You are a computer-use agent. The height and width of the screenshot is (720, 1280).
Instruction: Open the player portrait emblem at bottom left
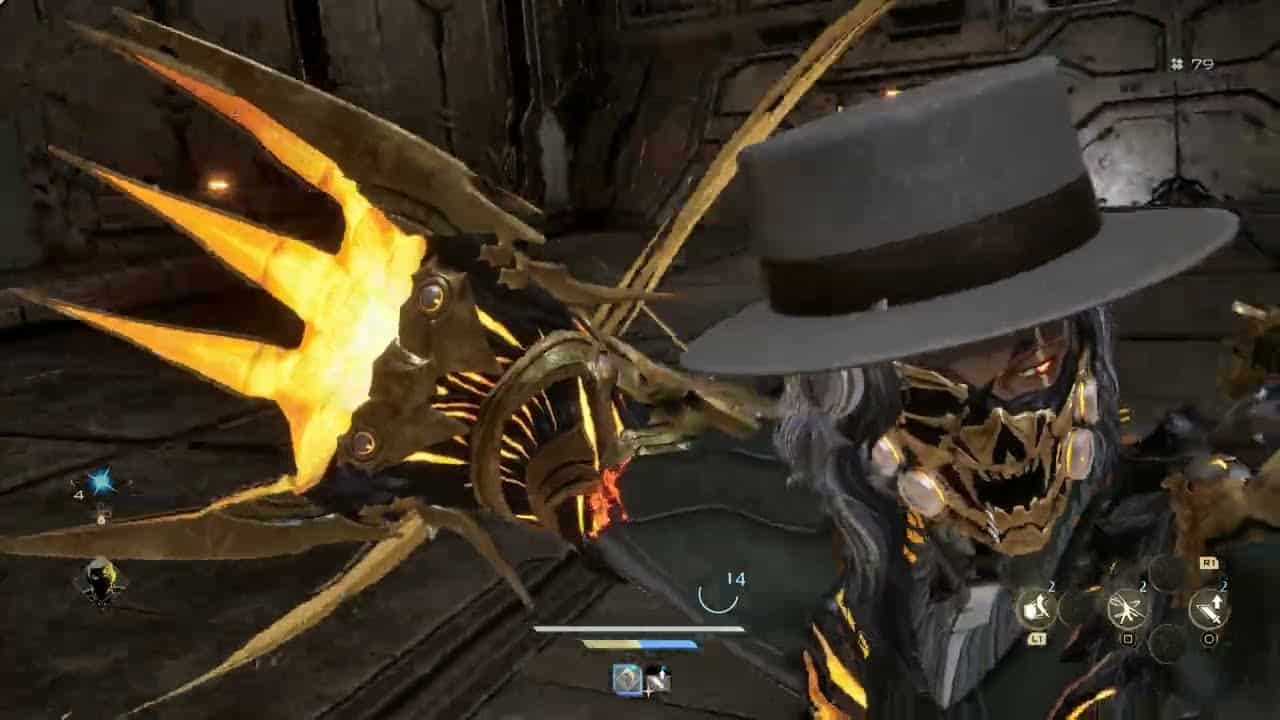pos(100,580)
